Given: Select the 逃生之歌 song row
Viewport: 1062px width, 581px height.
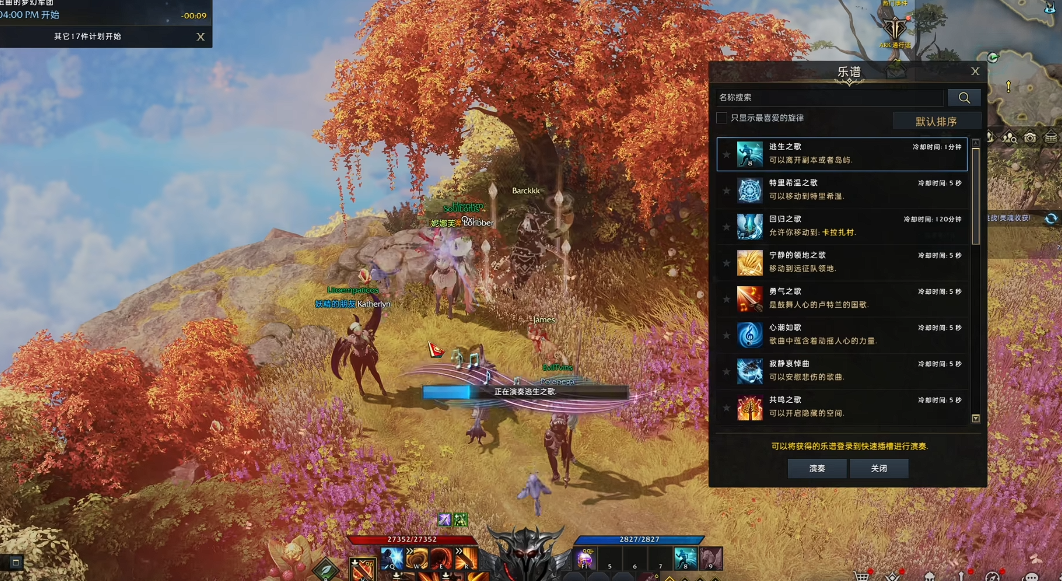Looking at the screenshot, I should pos(841,154).
